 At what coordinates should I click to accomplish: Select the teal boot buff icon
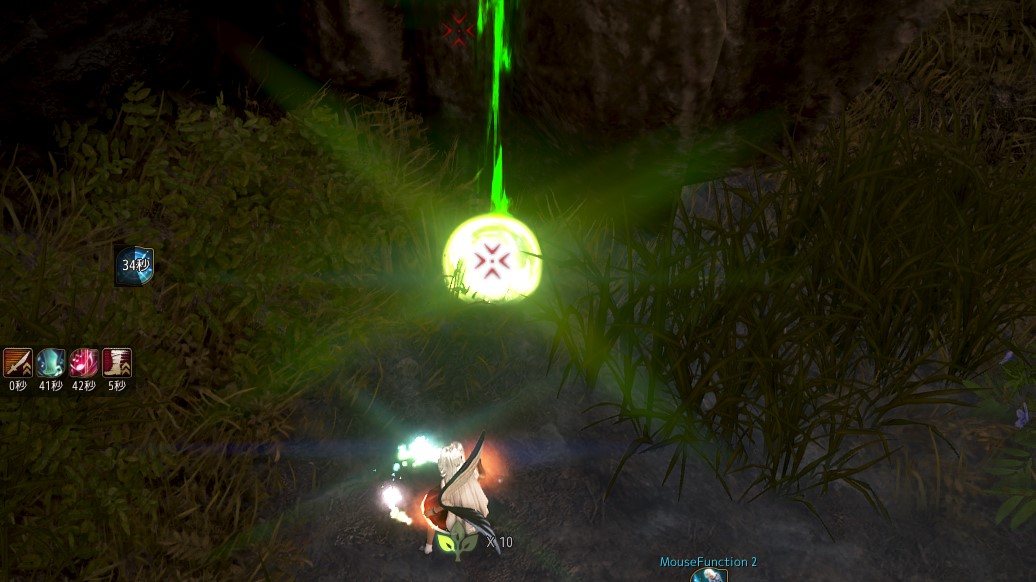coord(51,362)
